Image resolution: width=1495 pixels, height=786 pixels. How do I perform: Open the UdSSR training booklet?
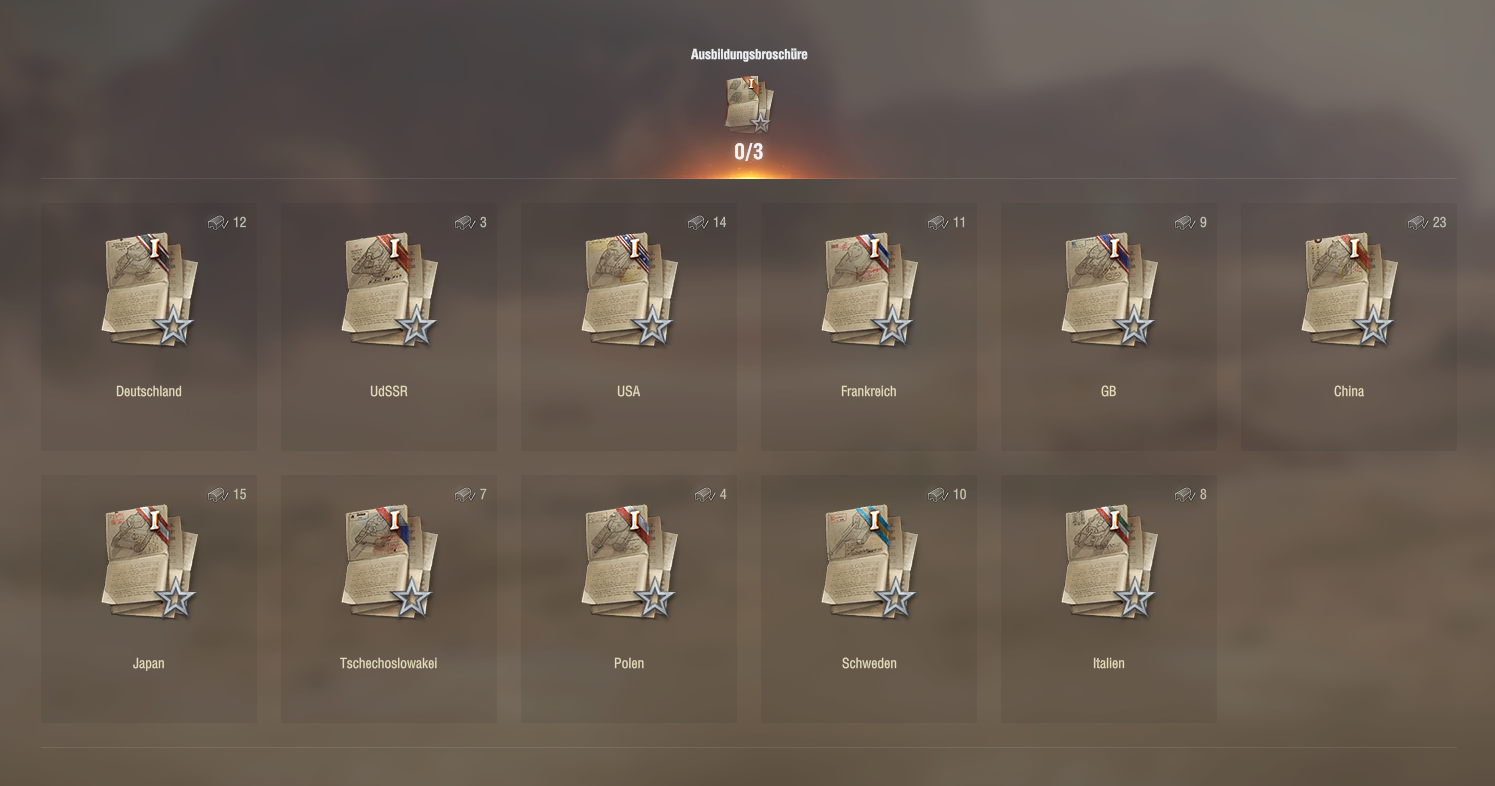(x=389, y=288)
